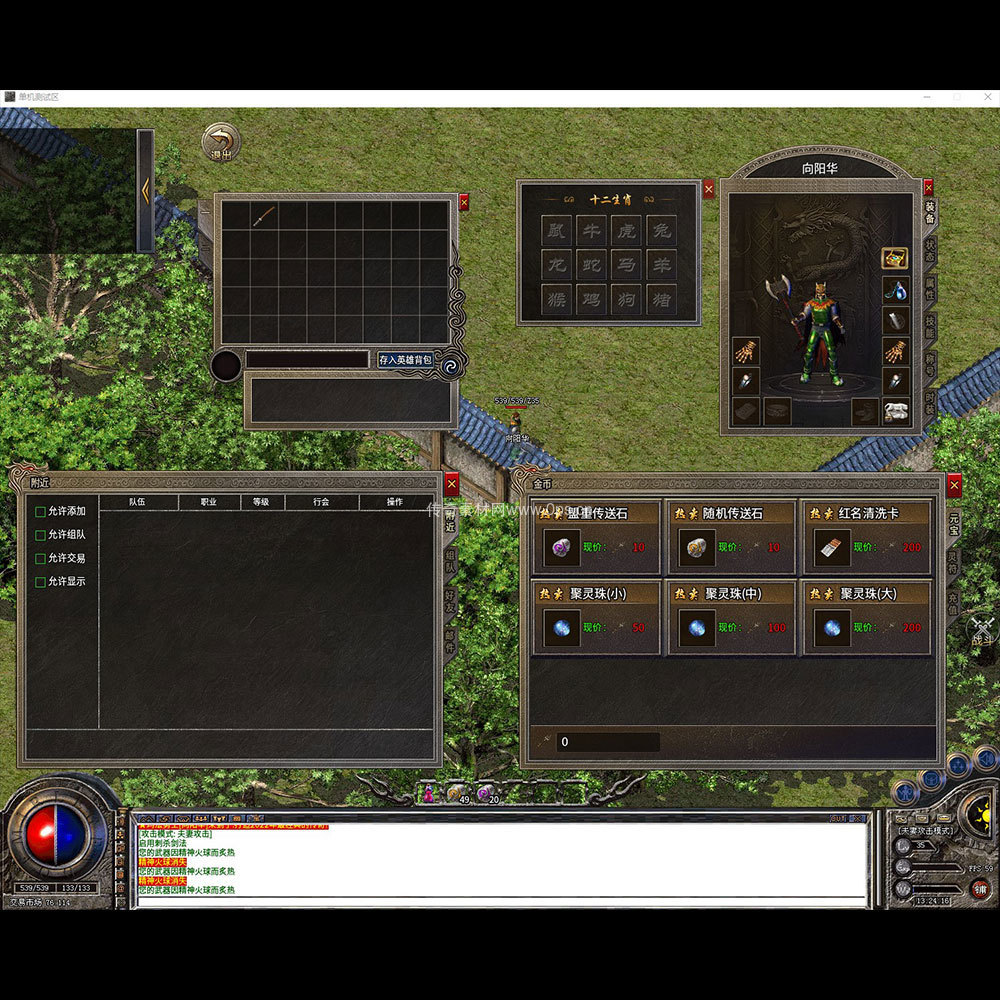Choose the 虎 tiger zodiac tile
Viewport: 1000px width, 1000px height.
(x=626, y=231)
